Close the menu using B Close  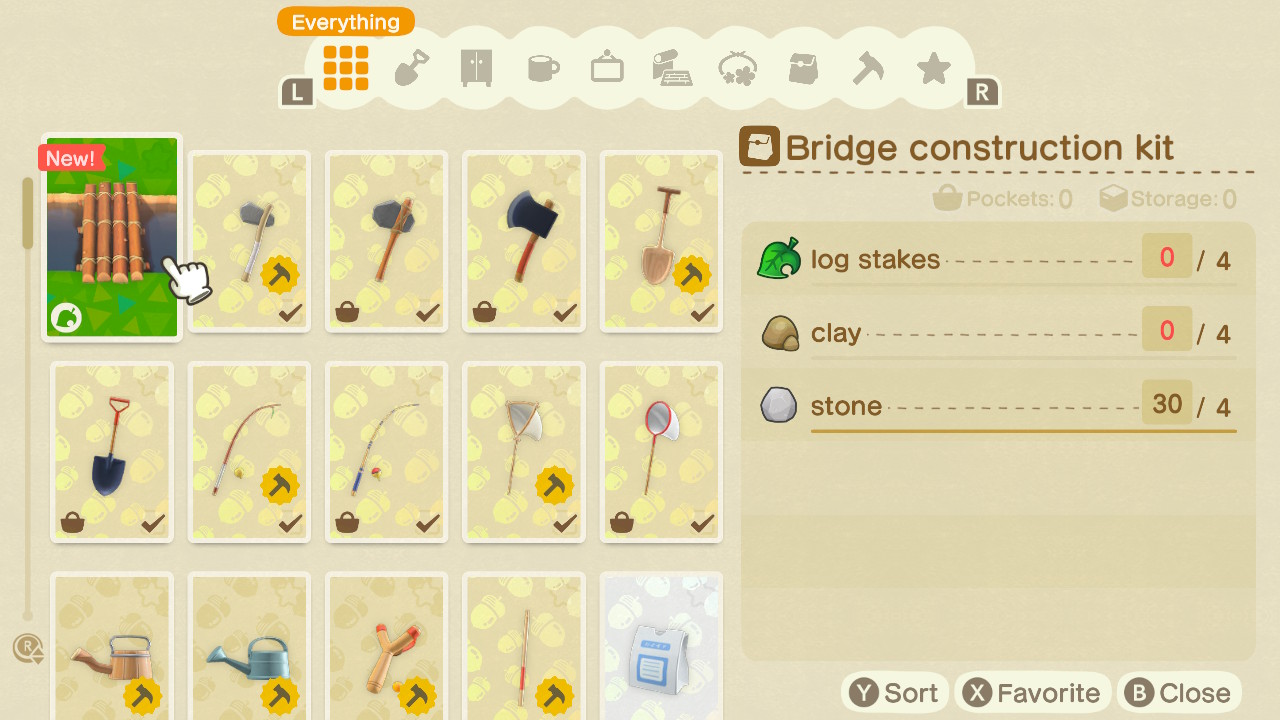click(x=1178, y=691)
